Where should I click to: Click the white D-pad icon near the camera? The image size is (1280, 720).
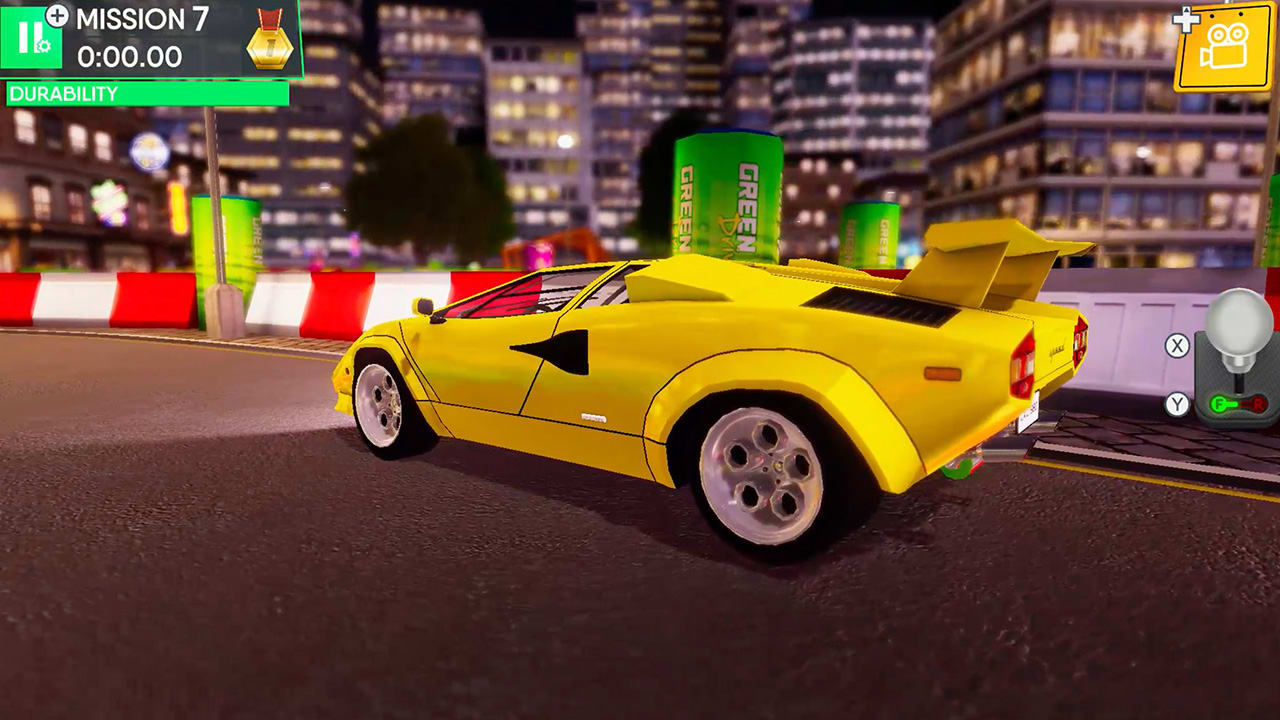point(1186,19)
